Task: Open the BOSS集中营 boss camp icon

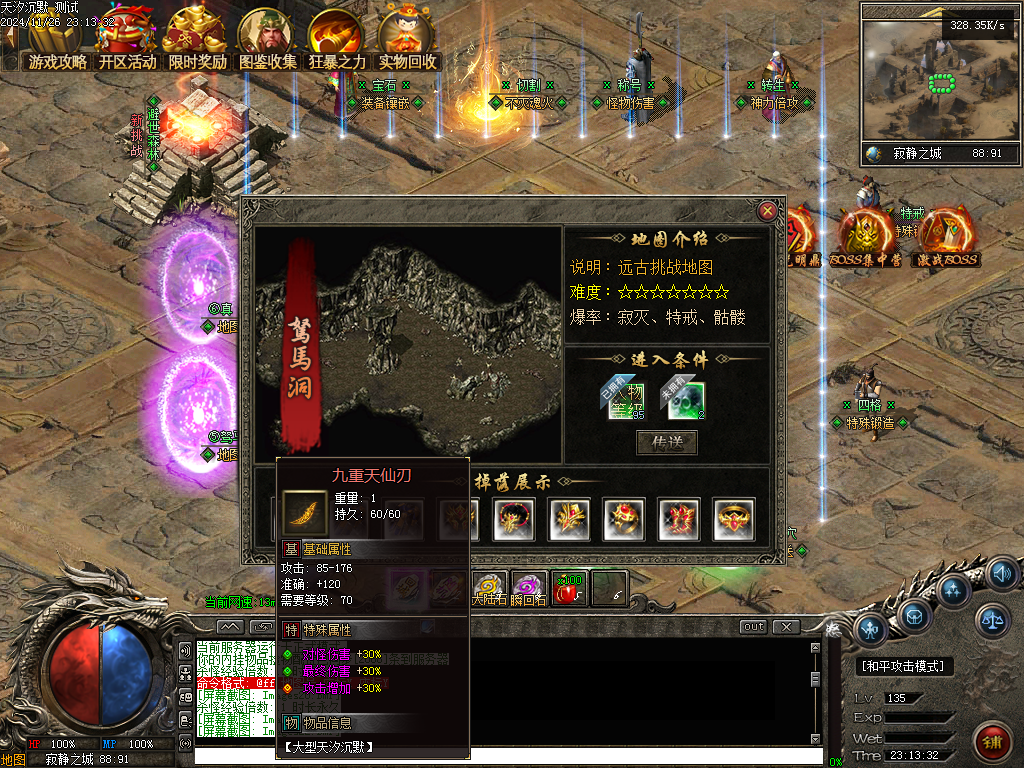Action: [x=866, y=237]
